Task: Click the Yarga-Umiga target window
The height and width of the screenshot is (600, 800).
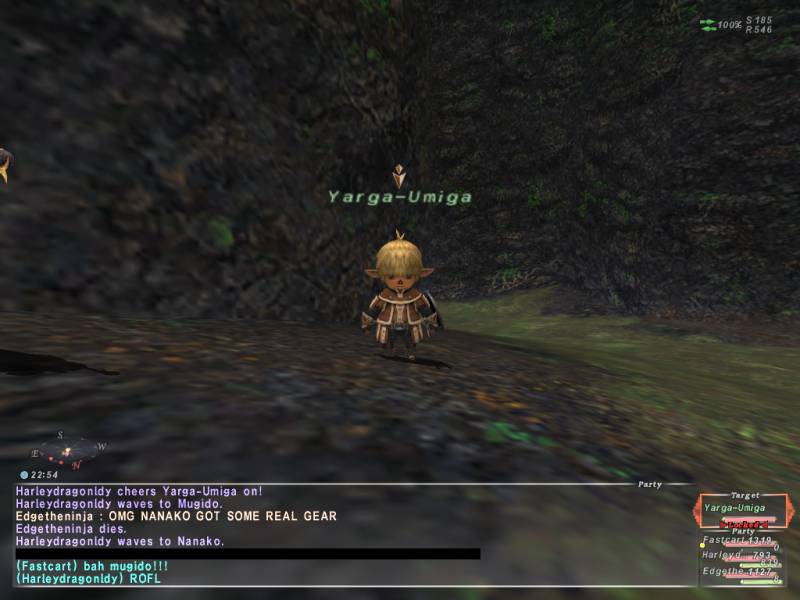Action: [x=745, y=510]
